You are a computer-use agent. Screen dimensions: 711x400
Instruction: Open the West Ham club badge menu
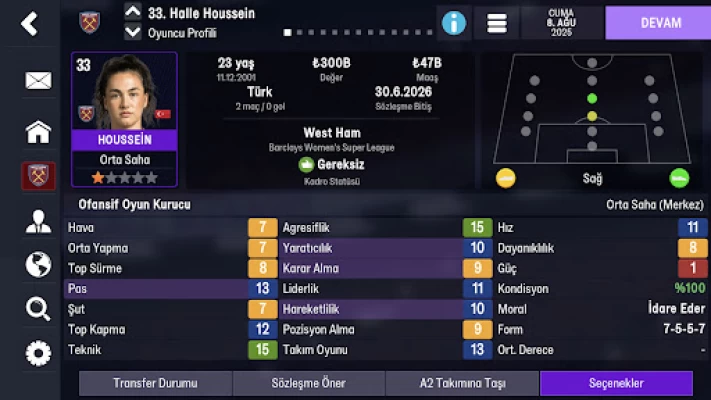(x=38, y=176)
